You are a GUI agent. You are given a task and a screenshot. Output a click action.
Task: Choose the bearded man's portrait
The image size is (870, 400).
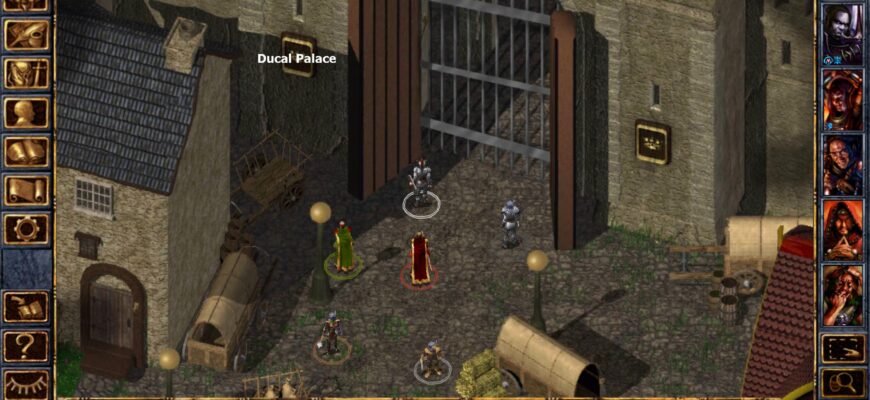tap(842, 164)
